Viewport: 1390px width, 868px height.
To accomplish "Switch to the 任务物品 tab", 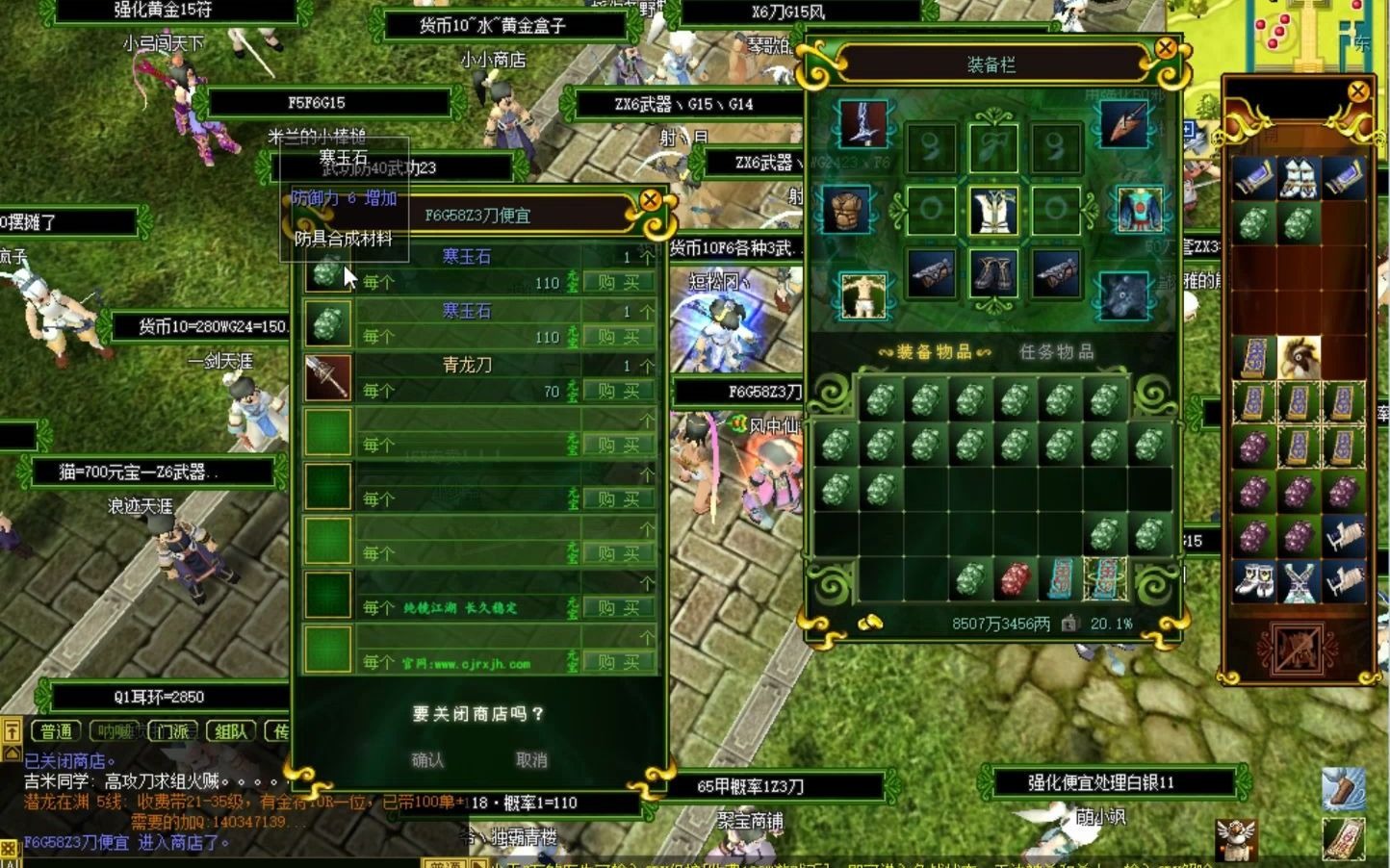I will coord(1057,352).
